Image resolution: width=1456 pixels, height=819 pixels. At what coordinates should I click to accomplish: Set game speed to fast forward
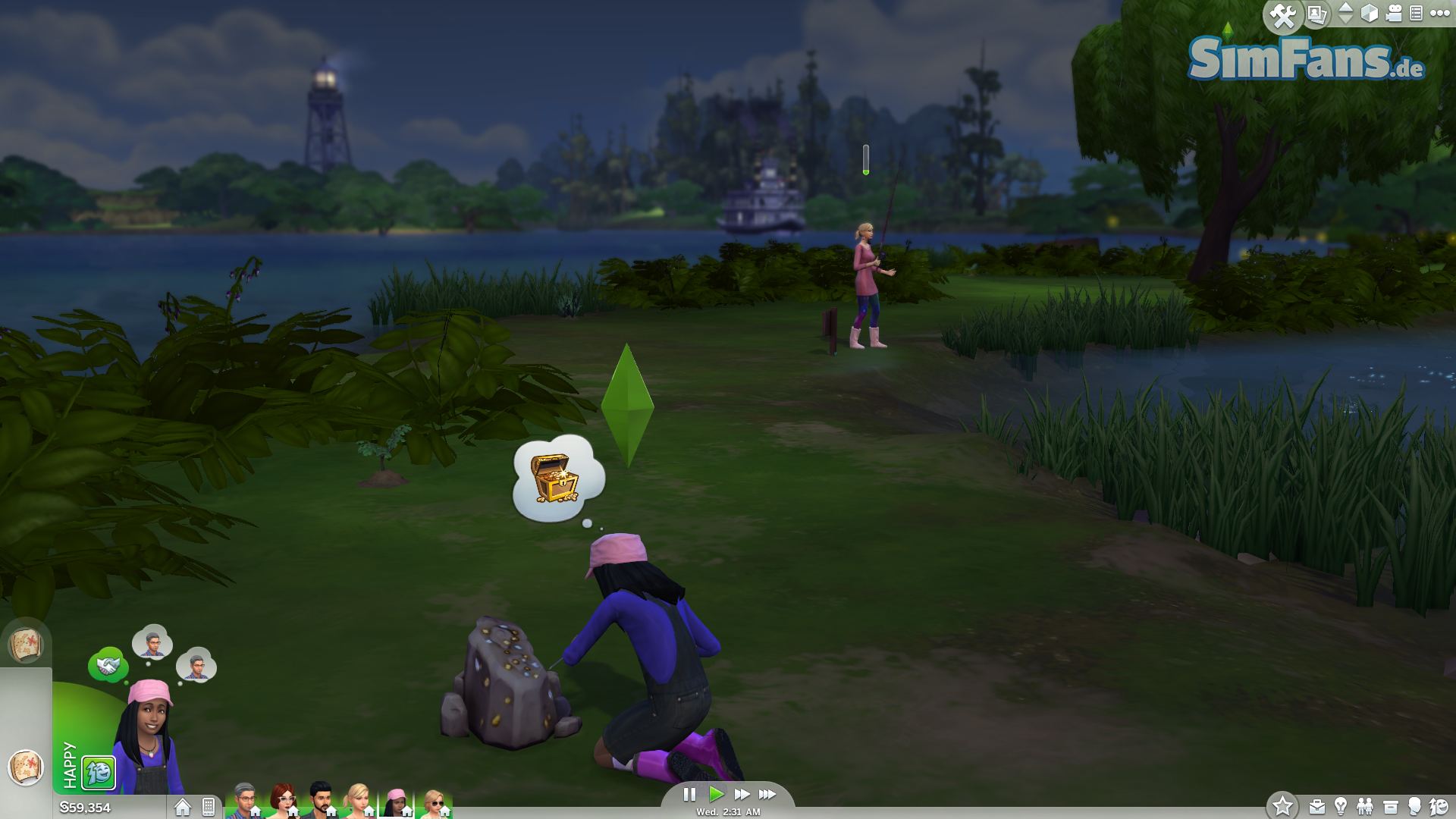742,794
